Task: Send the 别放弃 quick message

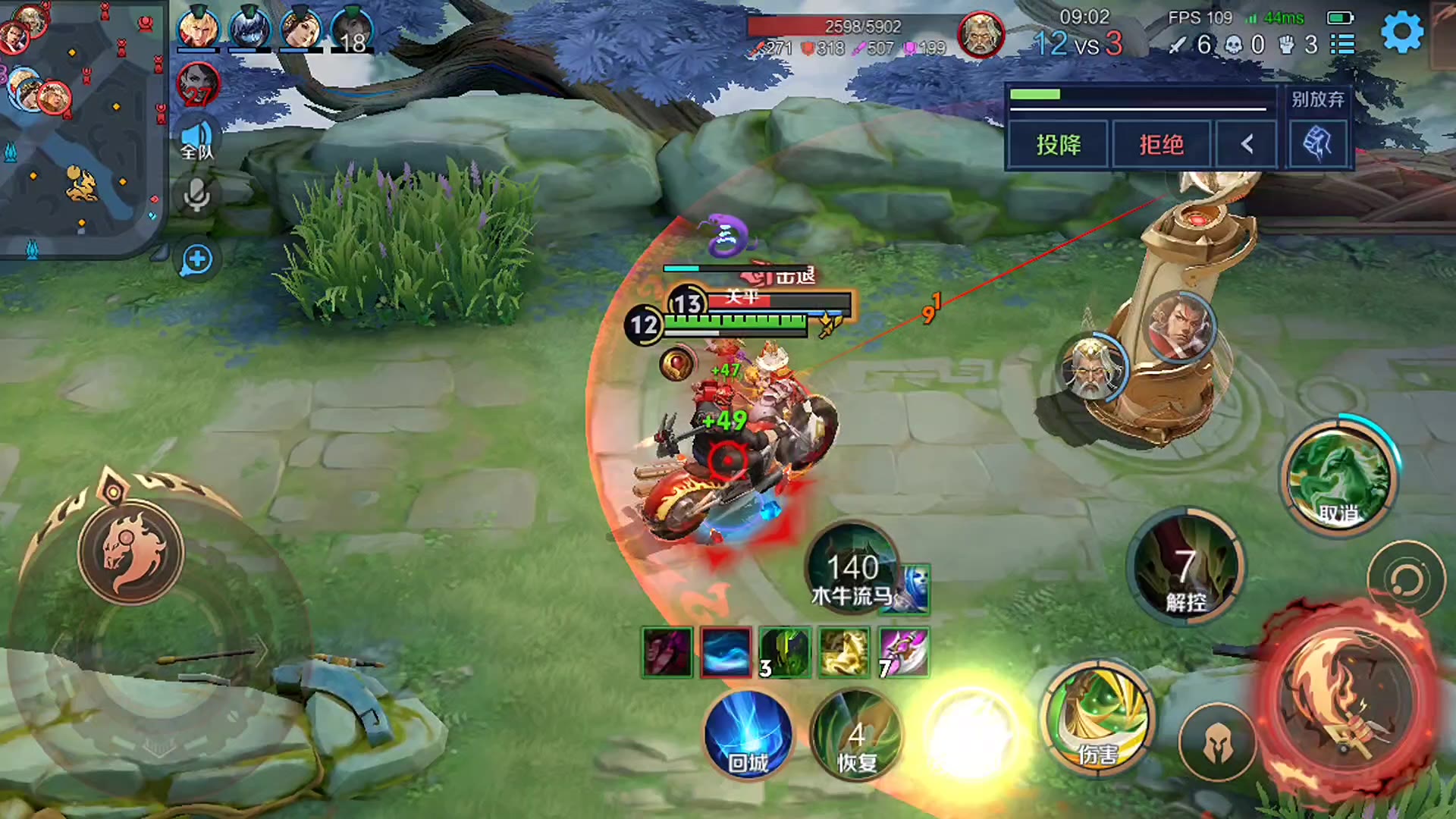Action: click(1317, 99)
